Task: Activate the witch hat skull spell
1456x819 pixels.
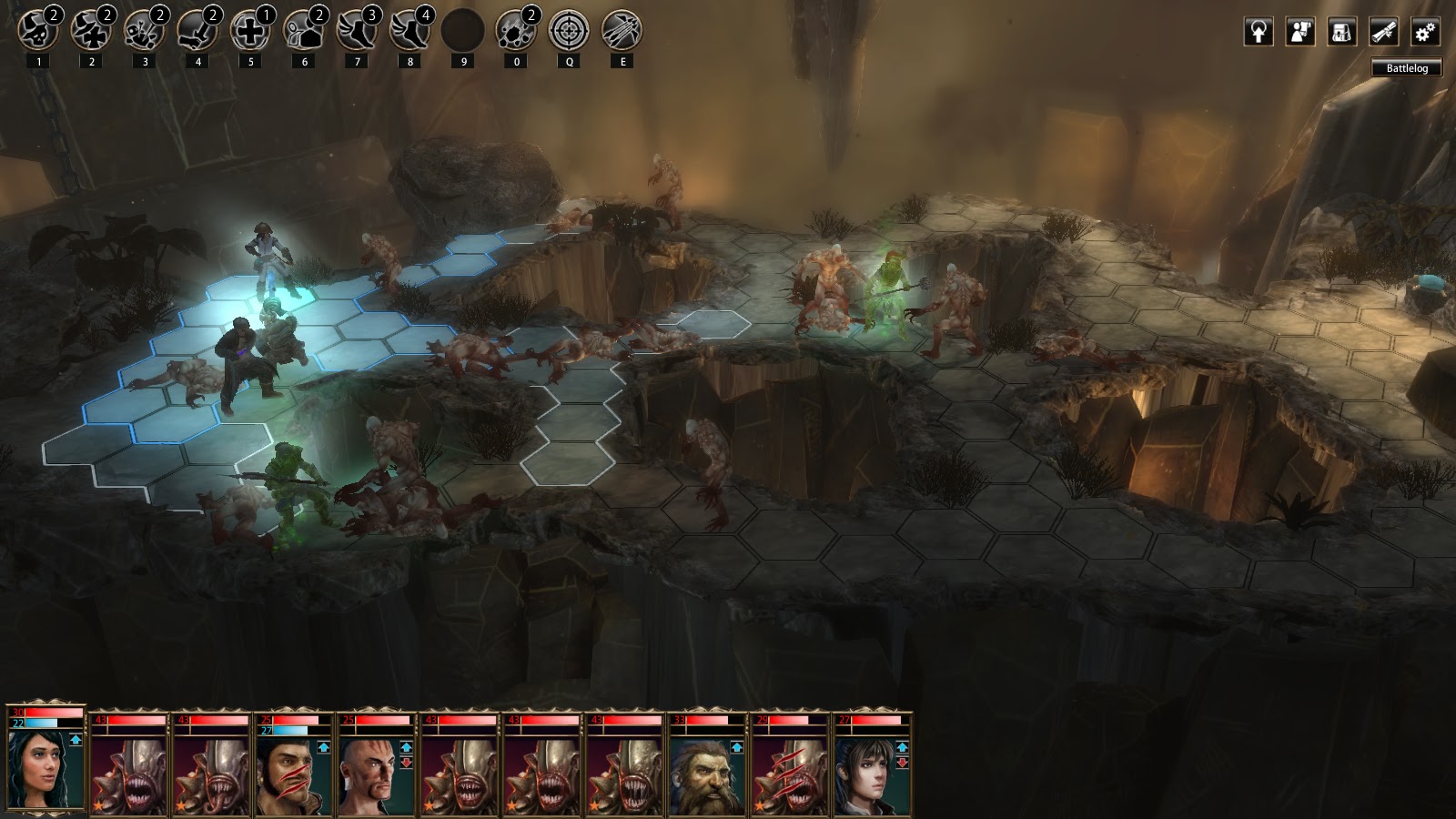Action: click(x=38, y=31)
